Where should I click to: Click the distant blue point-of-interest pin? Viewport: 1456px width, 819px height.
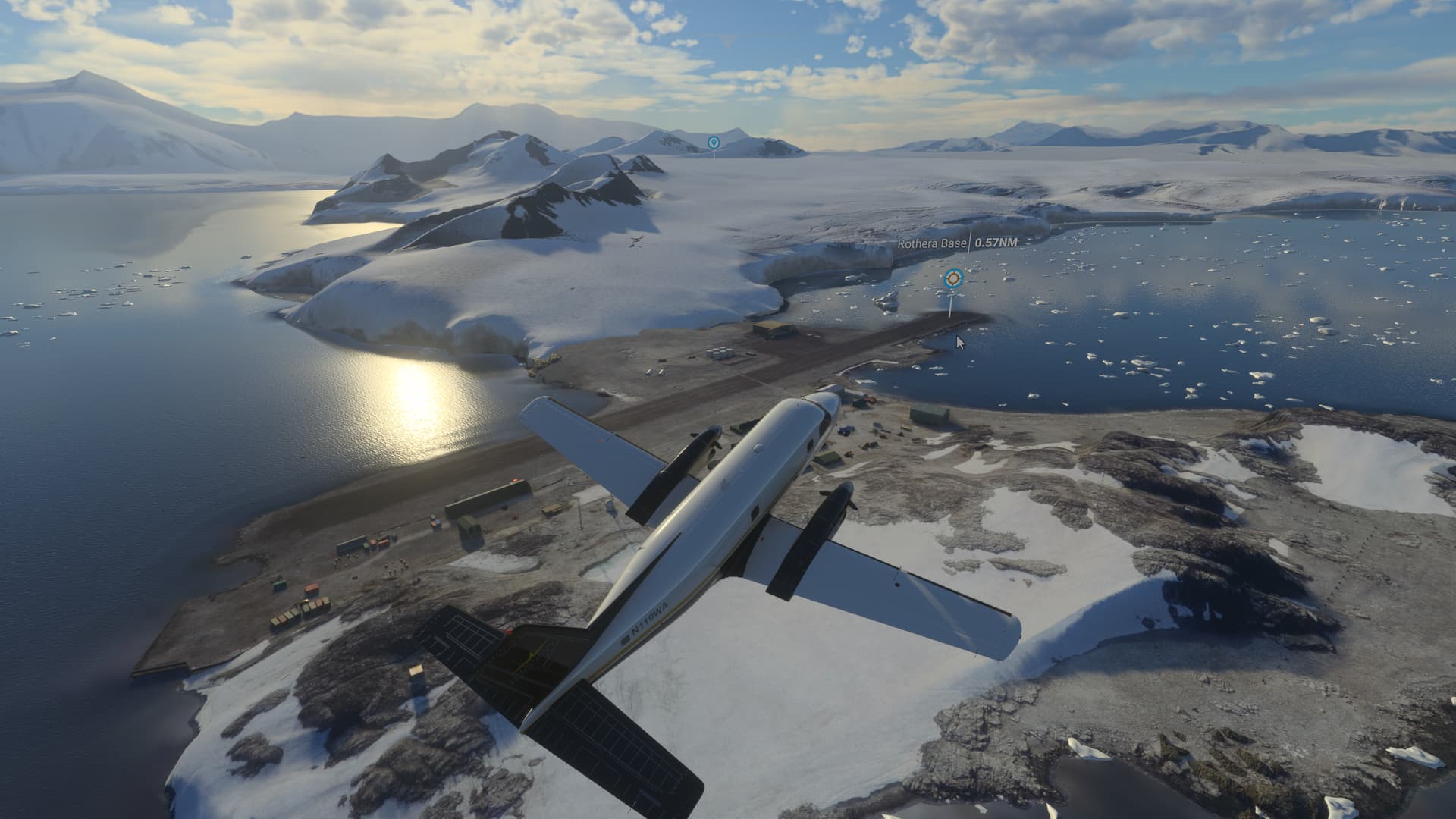(713, 142)
